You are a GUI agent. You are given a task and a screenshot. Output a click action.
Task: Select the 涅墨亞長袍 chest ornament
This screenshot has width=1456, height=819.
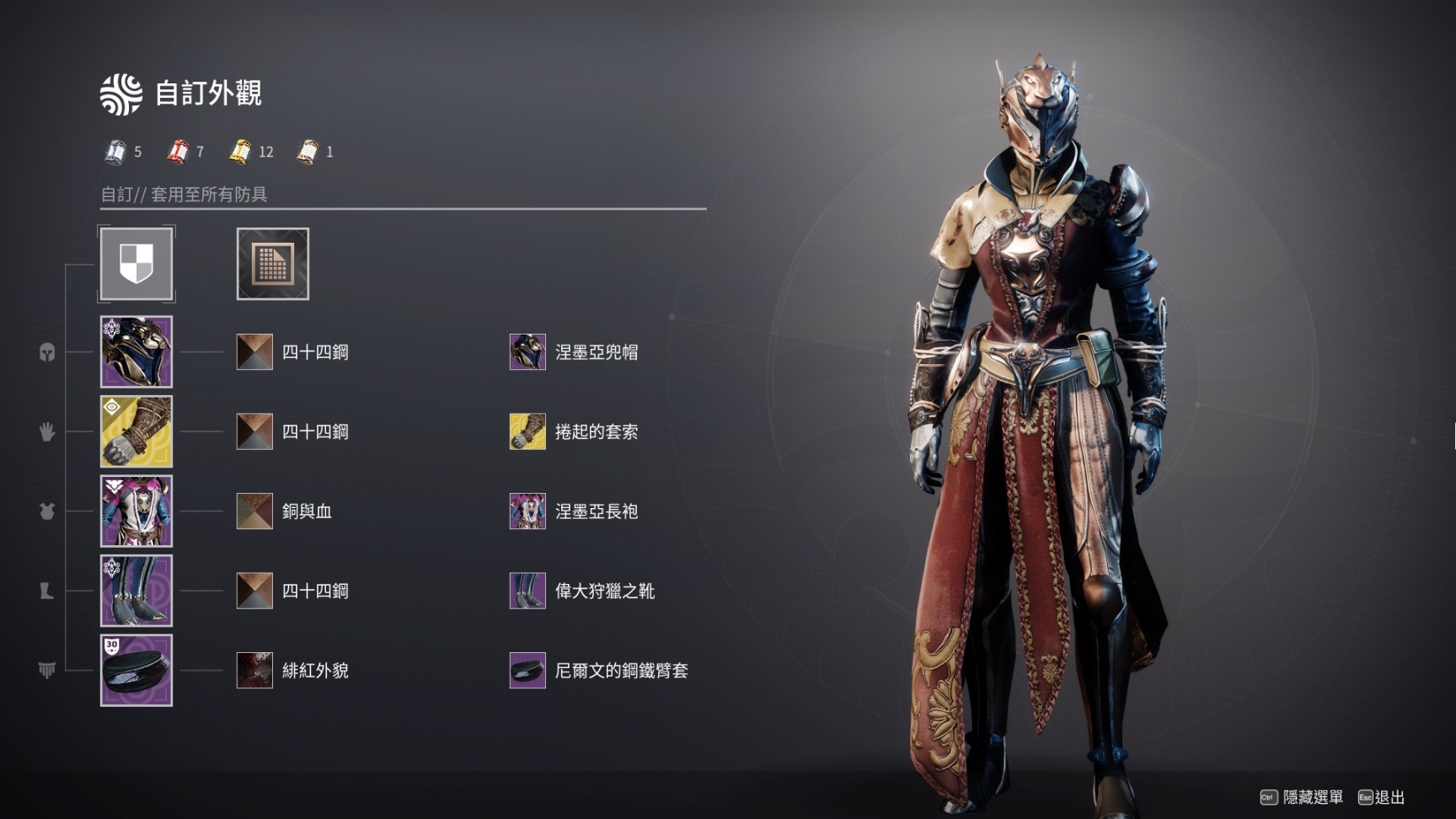click(x=527, y=511)
